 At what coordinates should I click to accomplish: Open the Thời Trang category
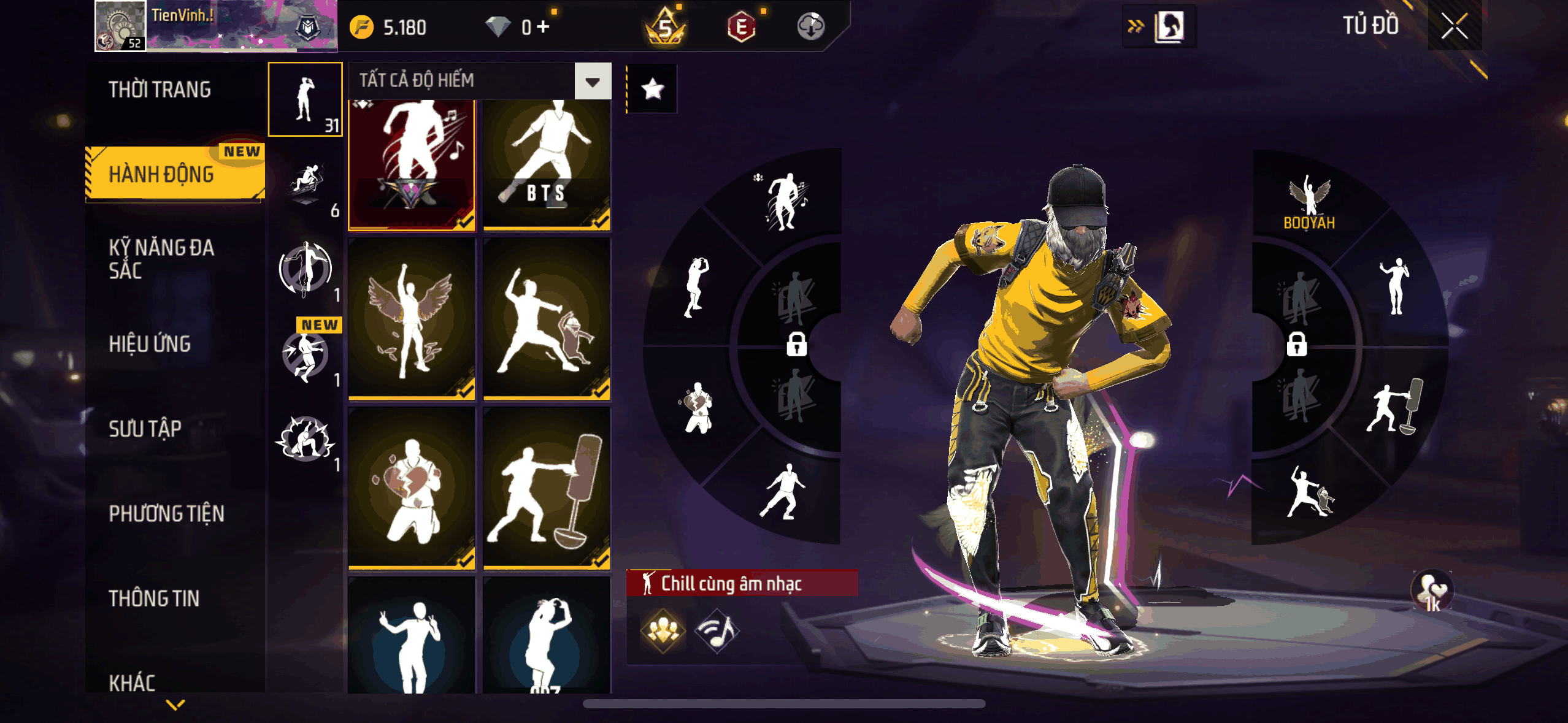160,90
